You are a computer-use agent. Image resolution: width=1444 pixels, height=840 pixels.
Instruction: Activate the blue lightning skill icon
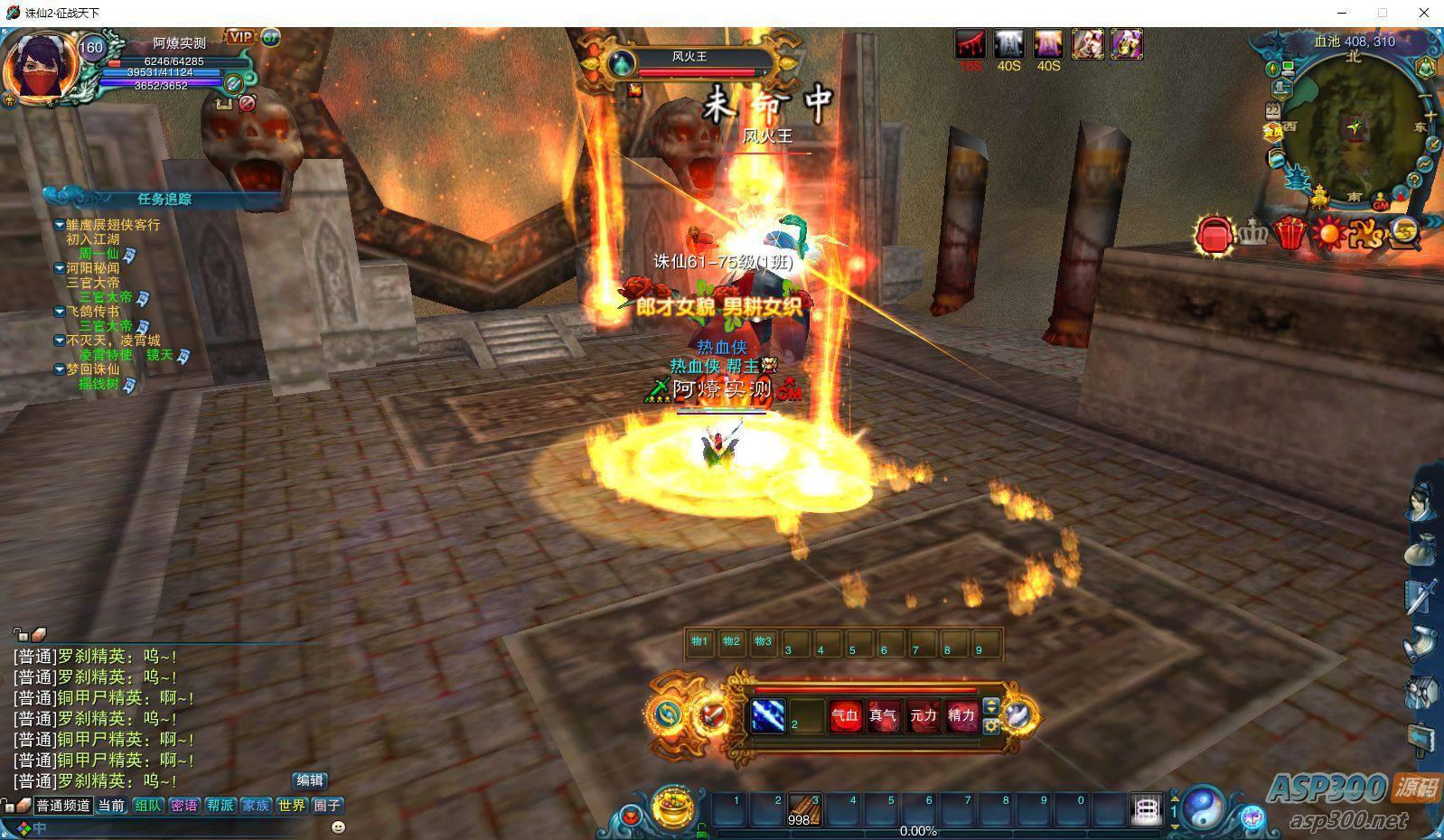[768, 716]
